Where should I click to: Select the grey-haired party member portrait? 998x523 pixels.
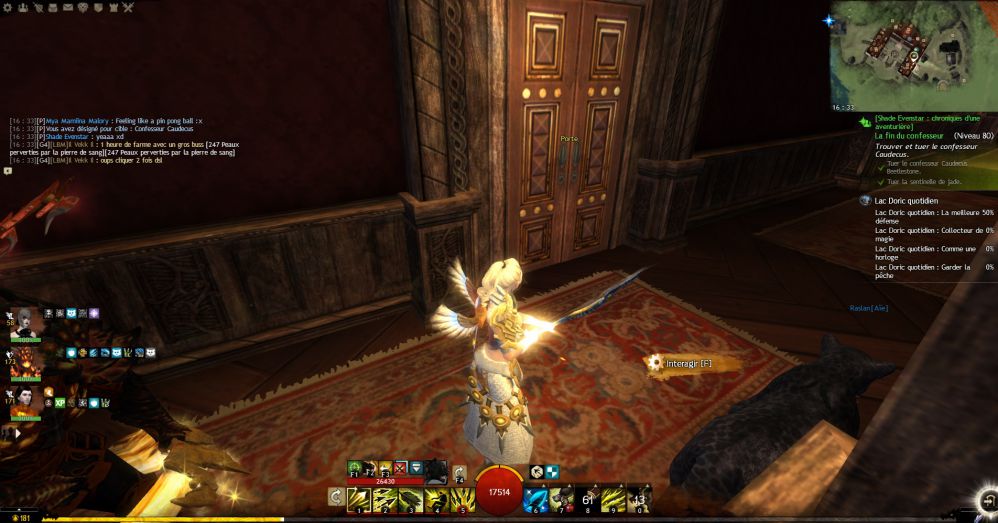click(27, 322)
